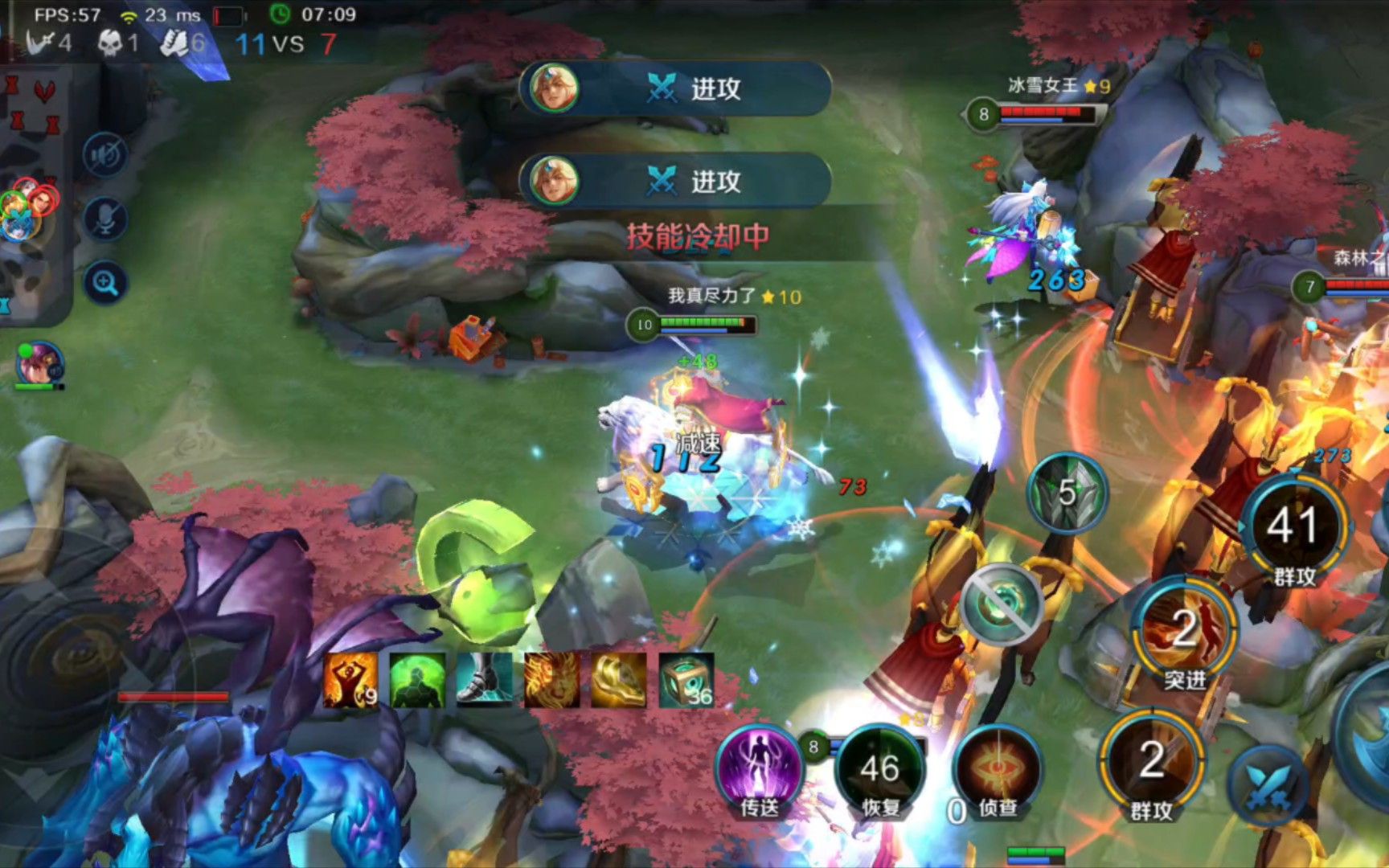Viewport: 1389px width, 868px height.
Task: Cast the 群攻 ultimate showing 41 cooldown
Action: click(x=1293, y=526)
